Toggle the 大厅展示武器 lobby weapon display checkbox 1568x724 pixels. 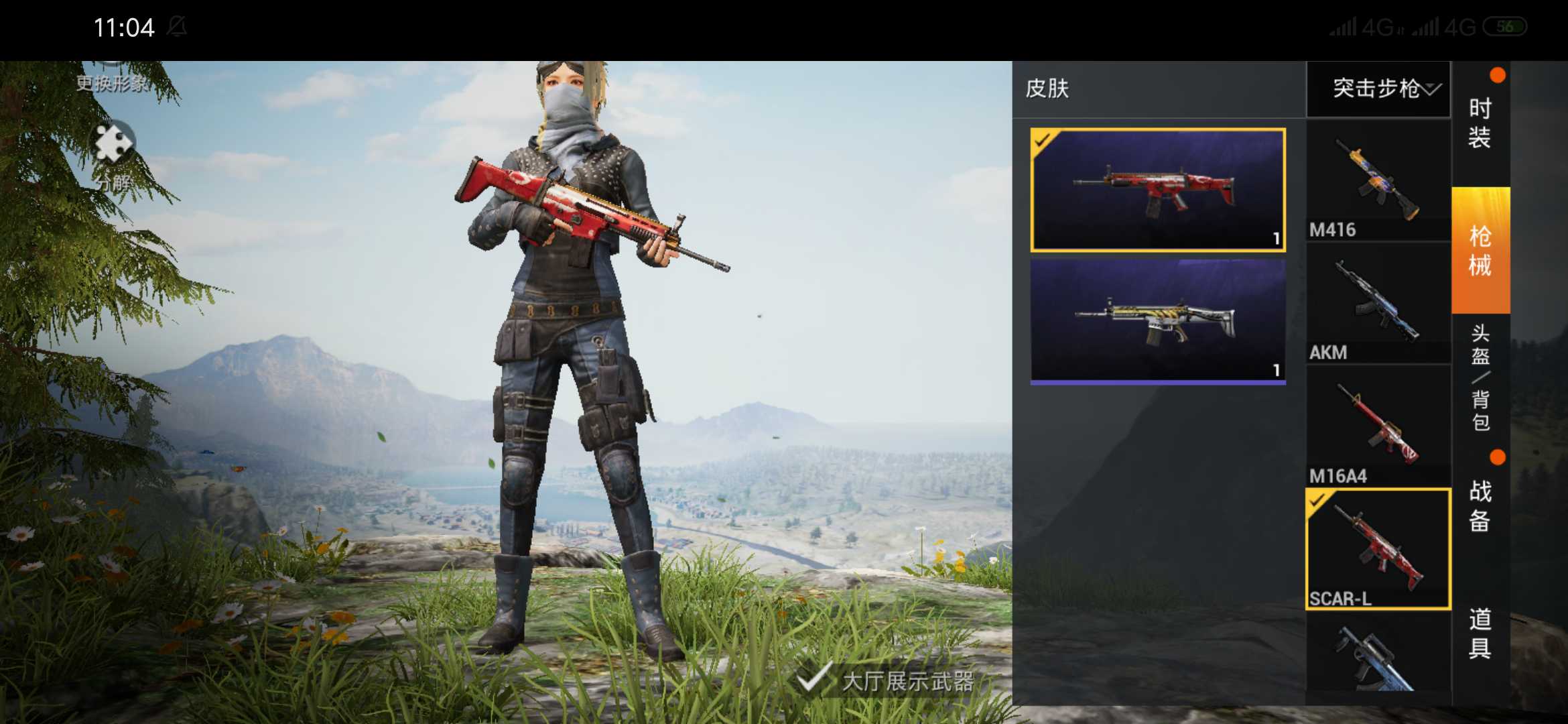click(x=813, y=679)
